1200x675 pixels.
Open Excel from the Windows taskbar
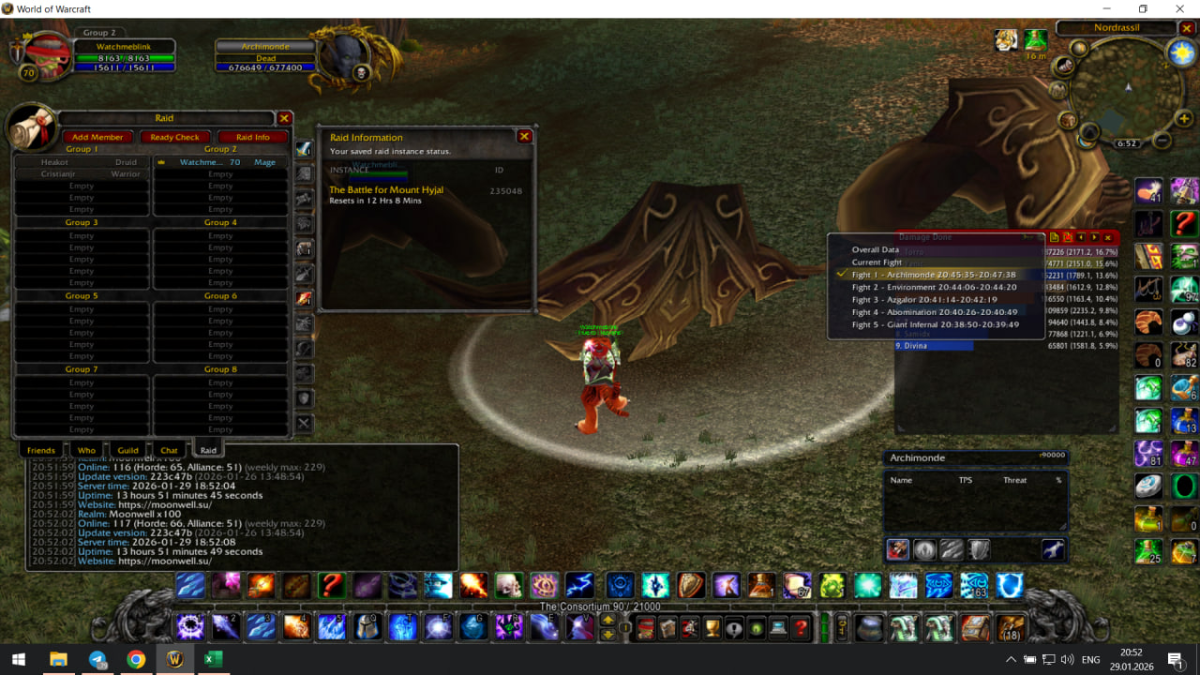pyautogui.click(x=212, y=660)
